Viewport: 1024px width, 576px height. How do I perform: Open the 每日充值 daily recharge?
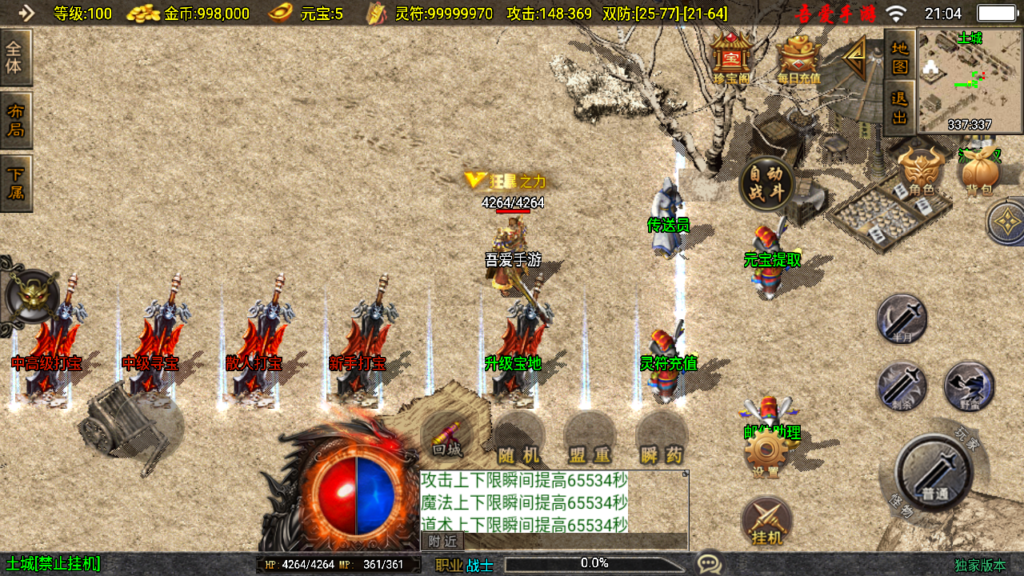coord(798,59)
